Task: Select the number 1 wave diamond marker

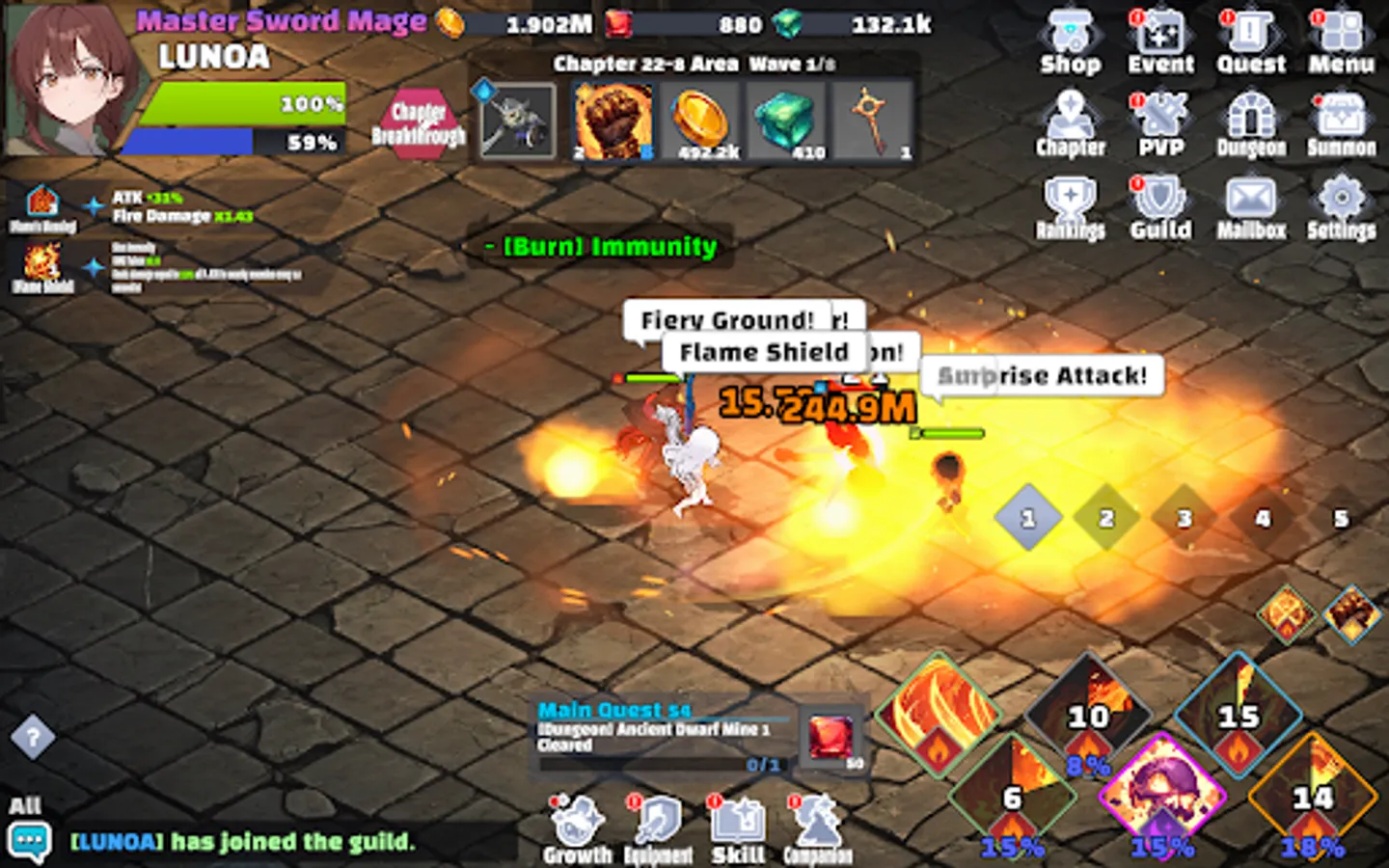Action: point(1027,518)
